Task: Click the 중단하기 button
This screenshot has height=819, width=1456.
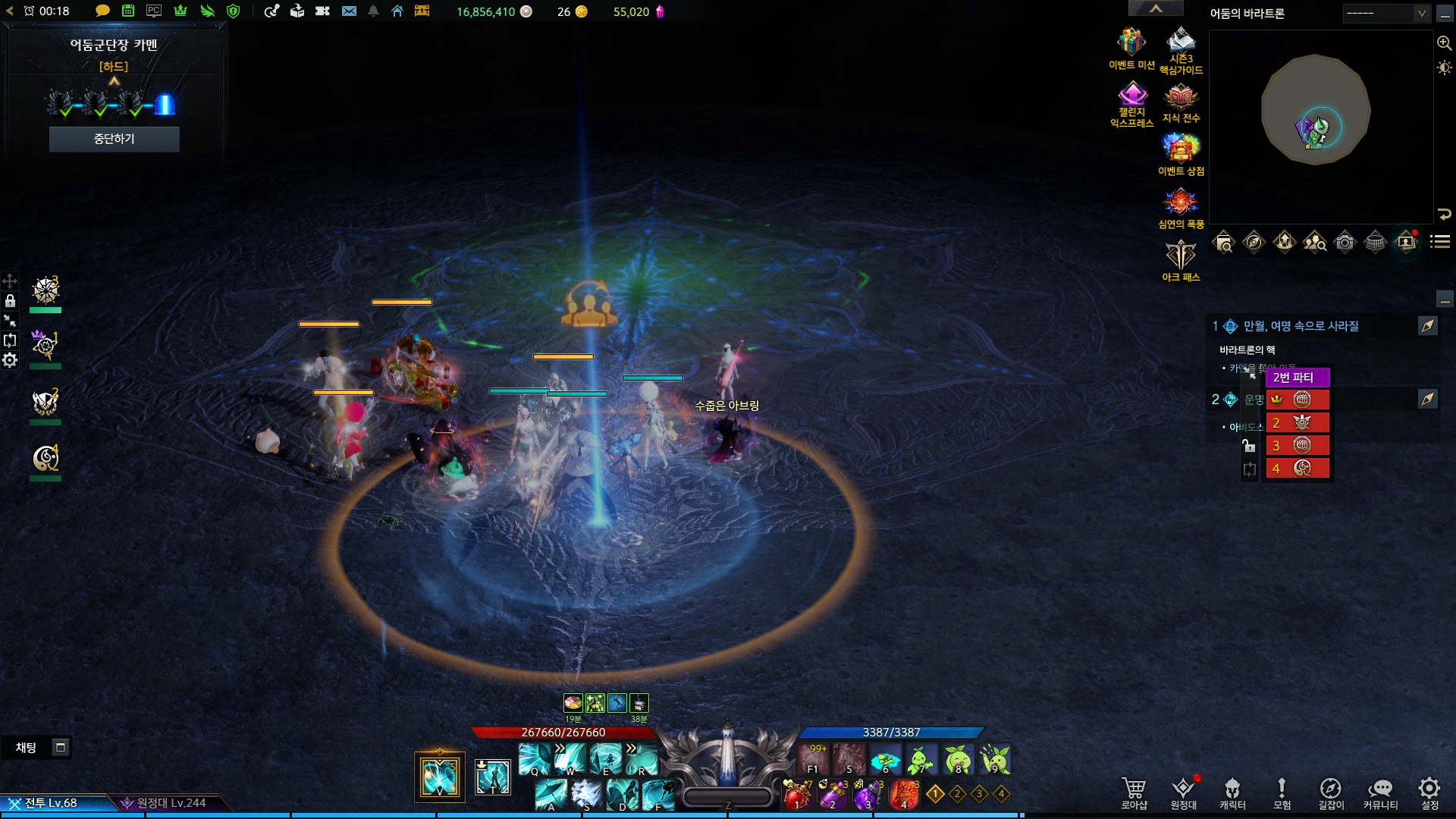Action: click(x=114, y=139)
